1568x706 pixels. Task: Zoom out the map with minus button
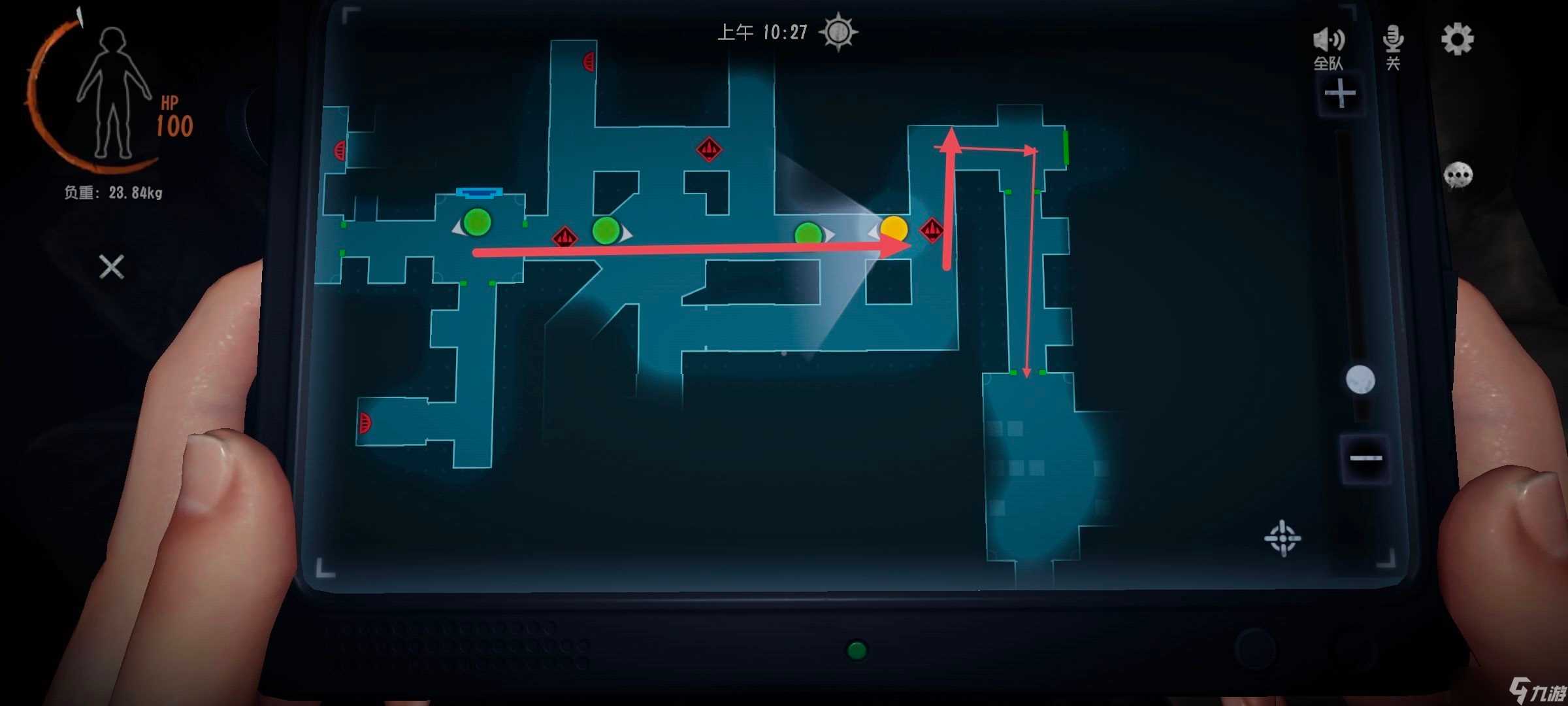[x=1365, y=458]
